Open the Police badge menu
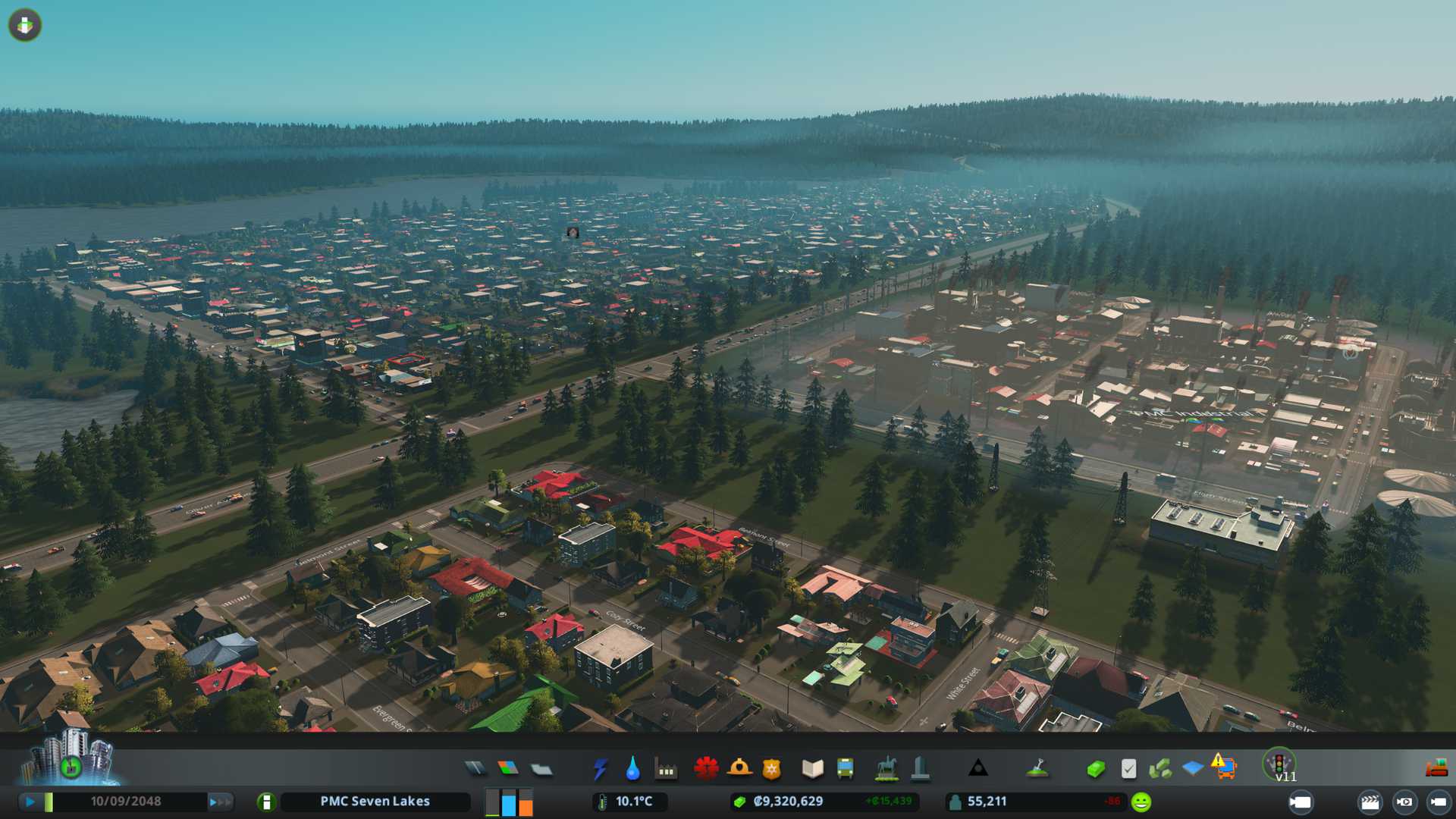The height and width of the screenshot is (819, 1456). (x=771, y=769)
